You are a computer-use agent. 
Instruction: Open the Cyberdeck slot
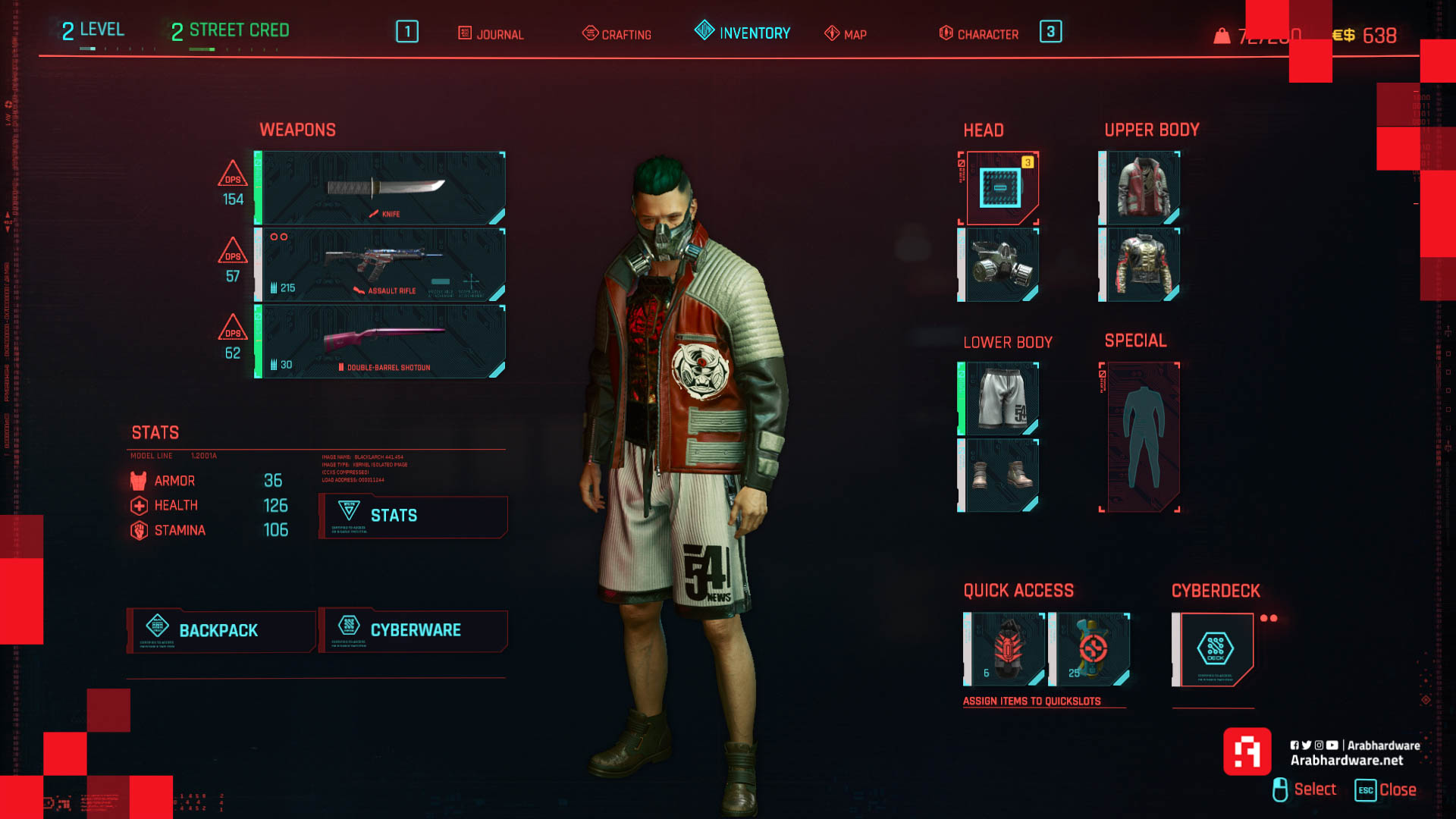tap(1214, 649)
